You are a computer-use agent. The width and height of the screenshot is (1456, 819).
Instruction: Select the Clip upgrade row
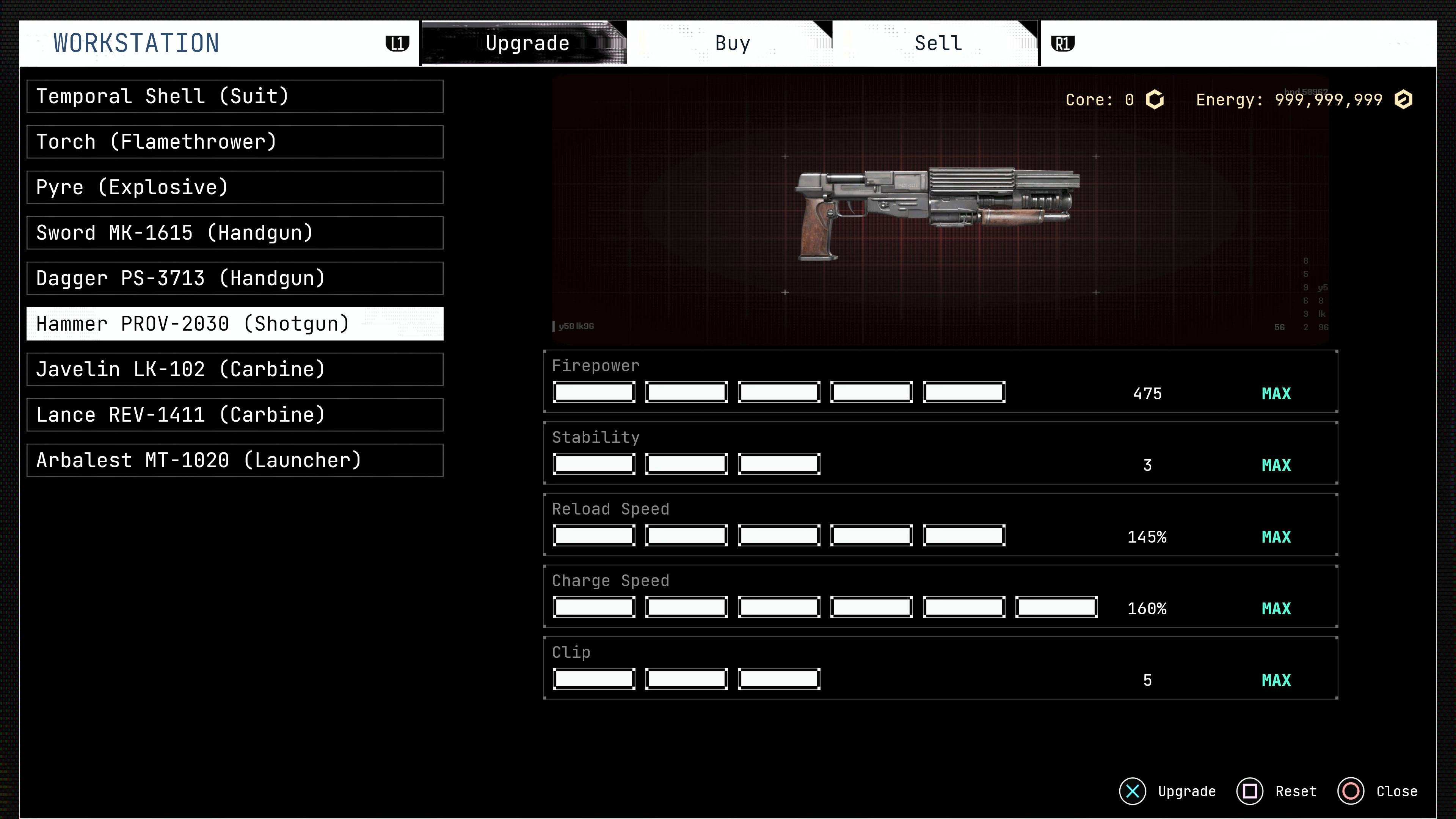(x=940, y=668)
